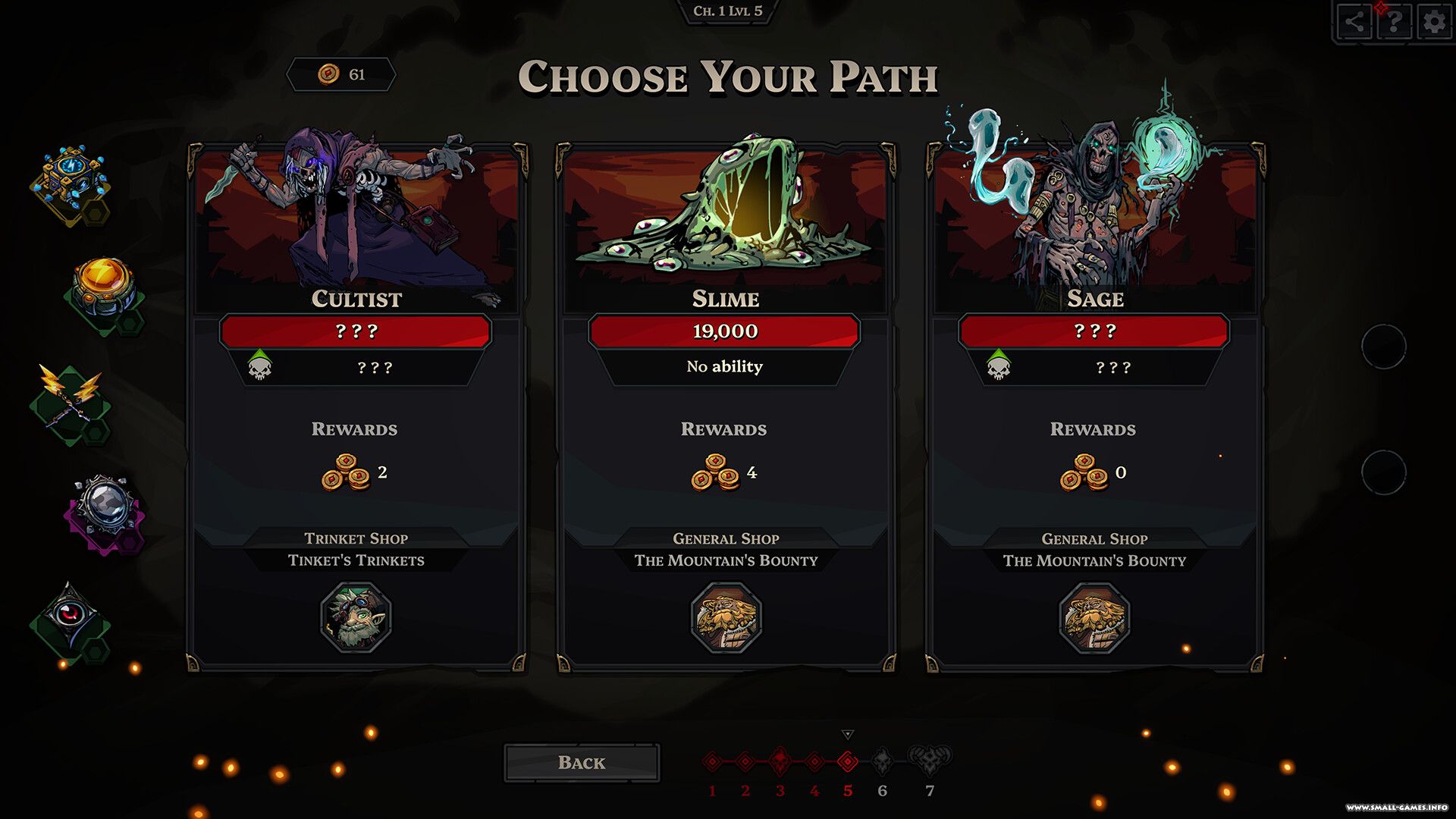Click the Sage unknown ability skull
The image size is (1456, 819).
(998, 367)
